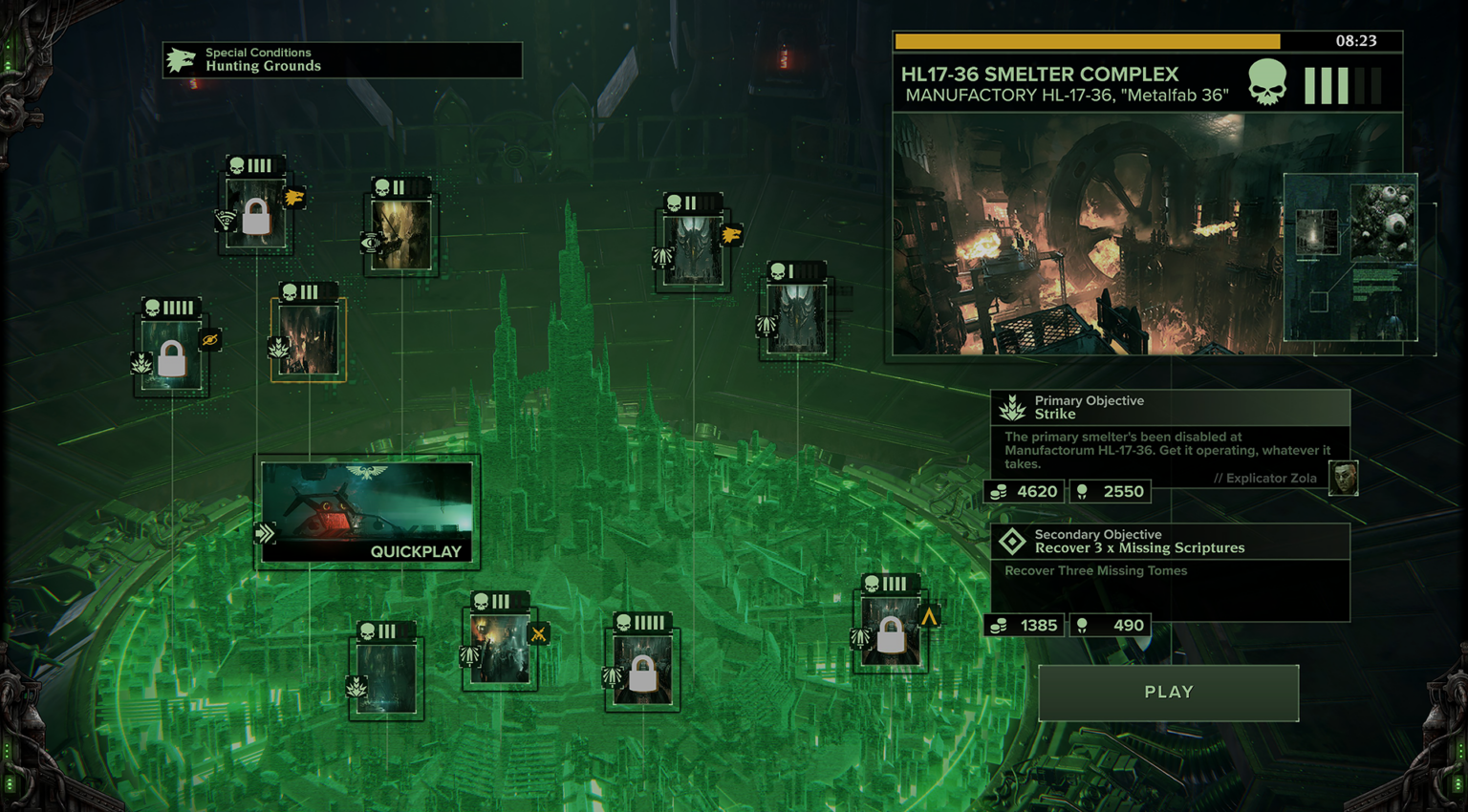Click the lock icon on the five-skull mission card

click(x=173, y=359)
